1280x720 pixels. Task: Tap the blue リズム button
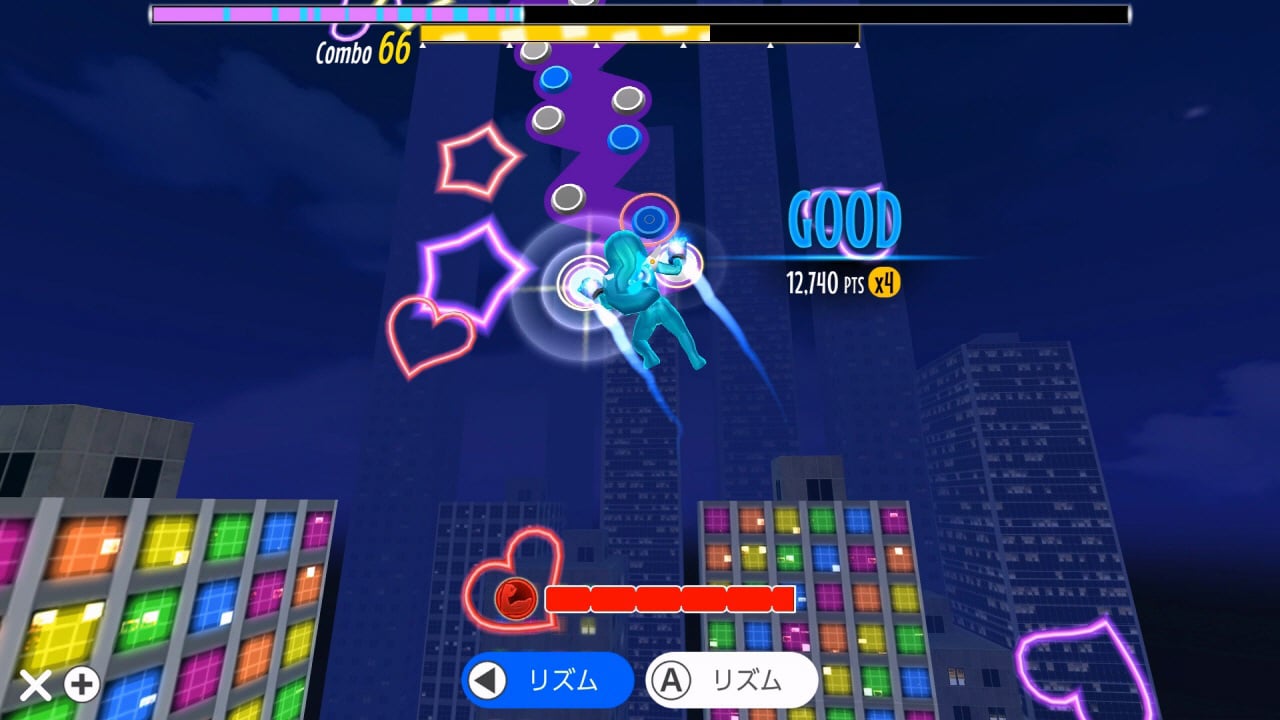click(545, 681)
